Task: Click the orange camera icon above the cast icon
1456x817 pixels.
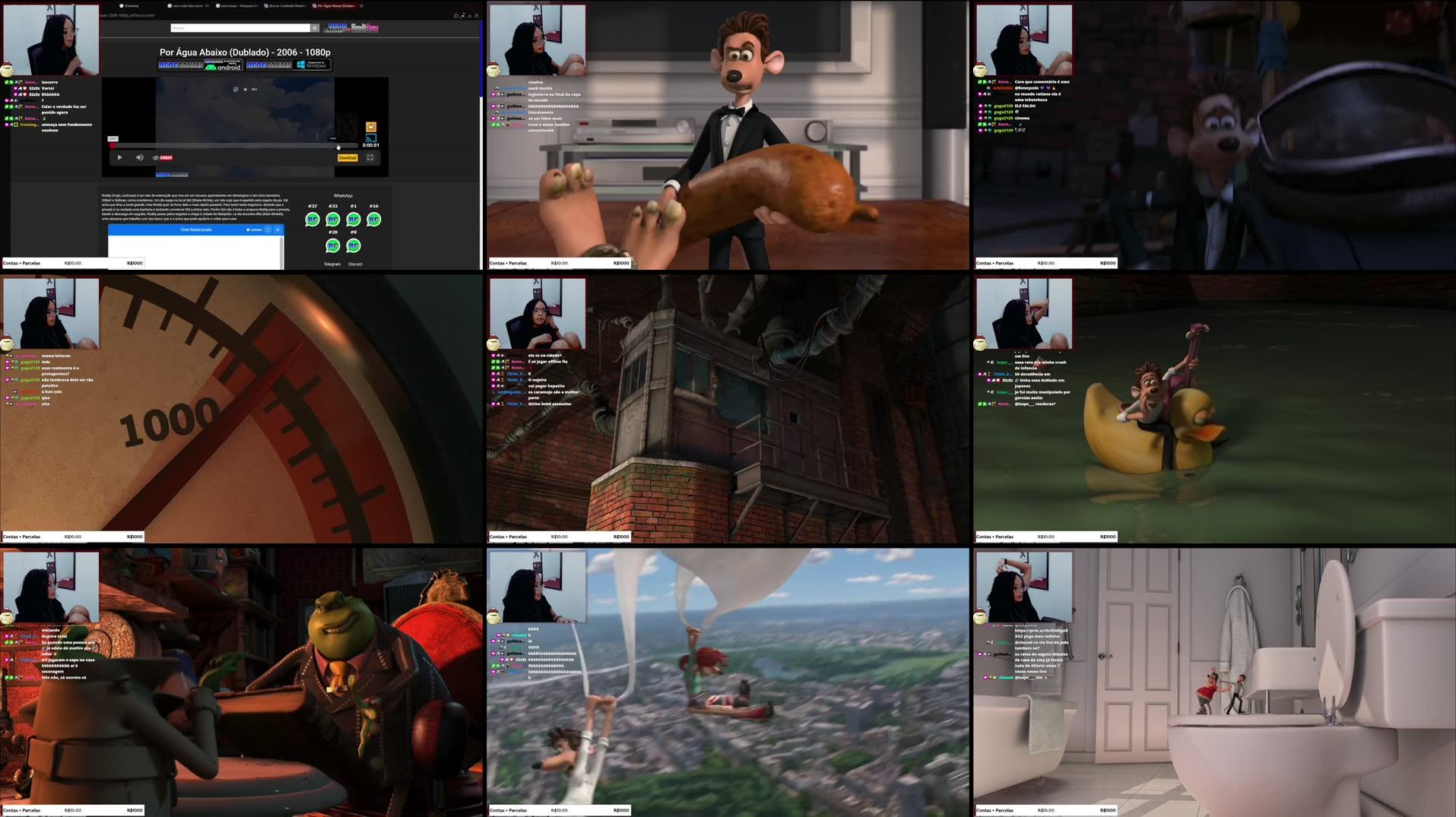Action: [370, 127]
